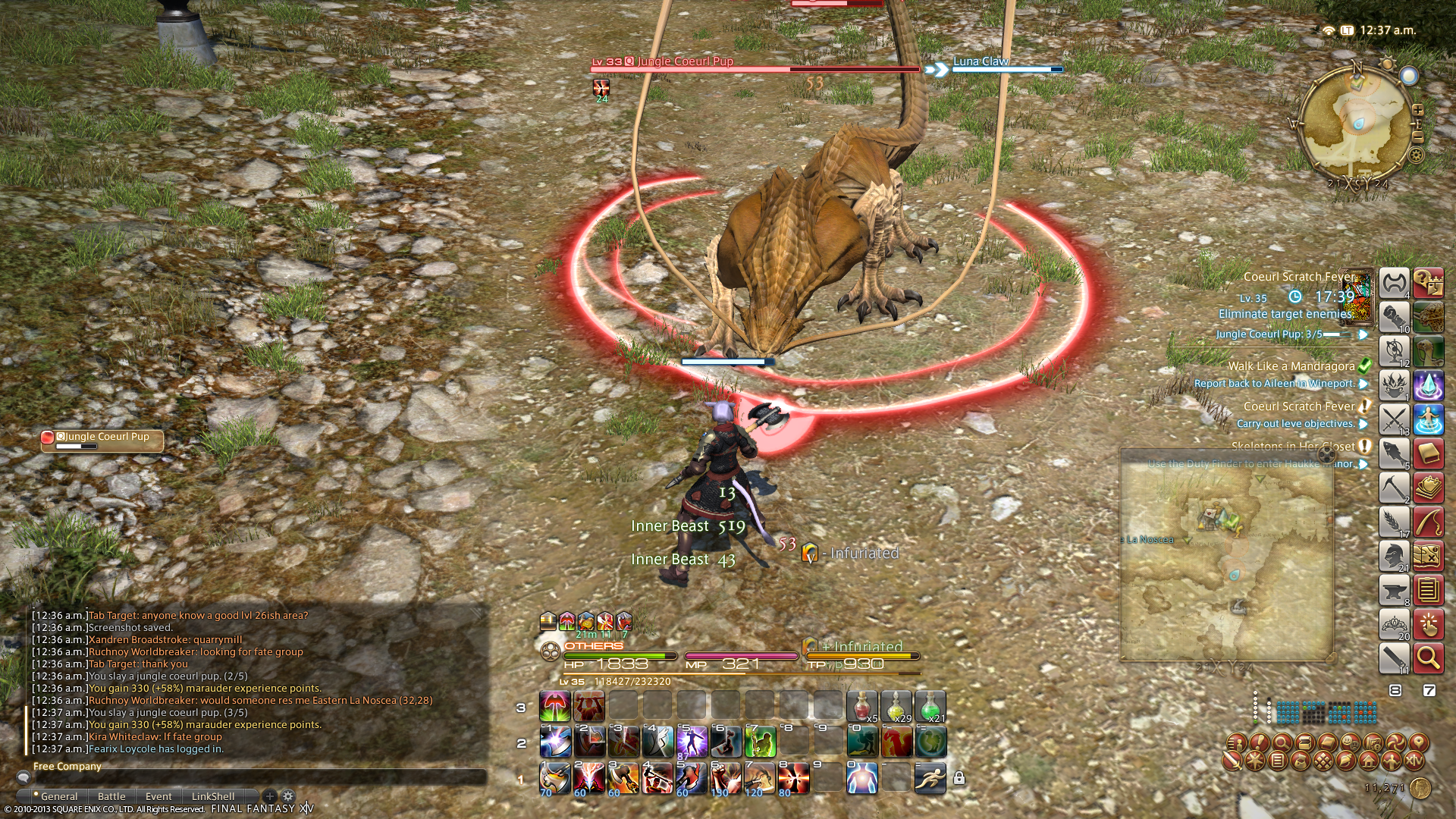Target the Jungle Coeurl Pup enemy list entry

(102, 438)
